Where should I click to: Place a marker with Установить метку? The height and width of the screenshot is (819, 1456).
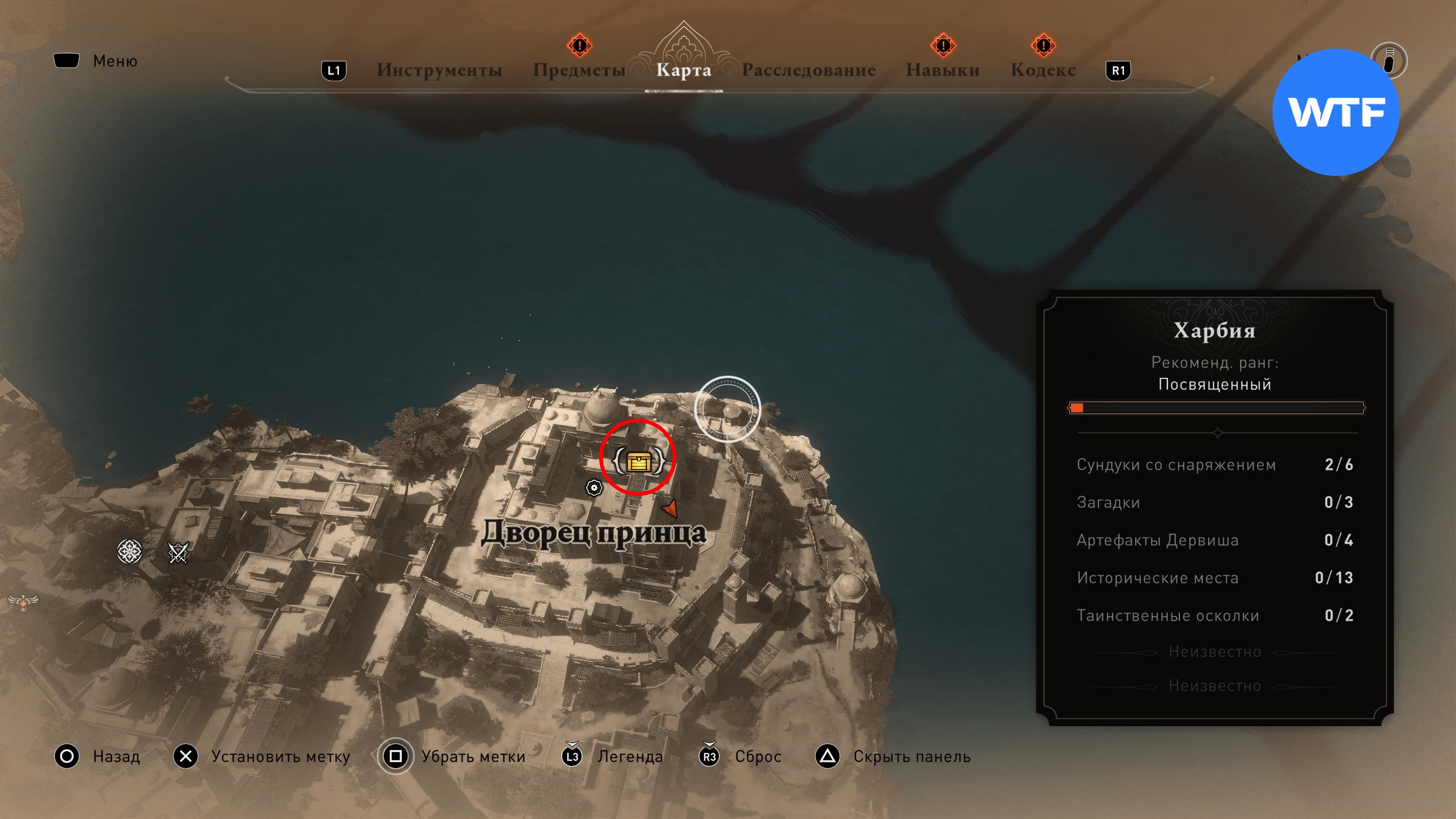280,756
